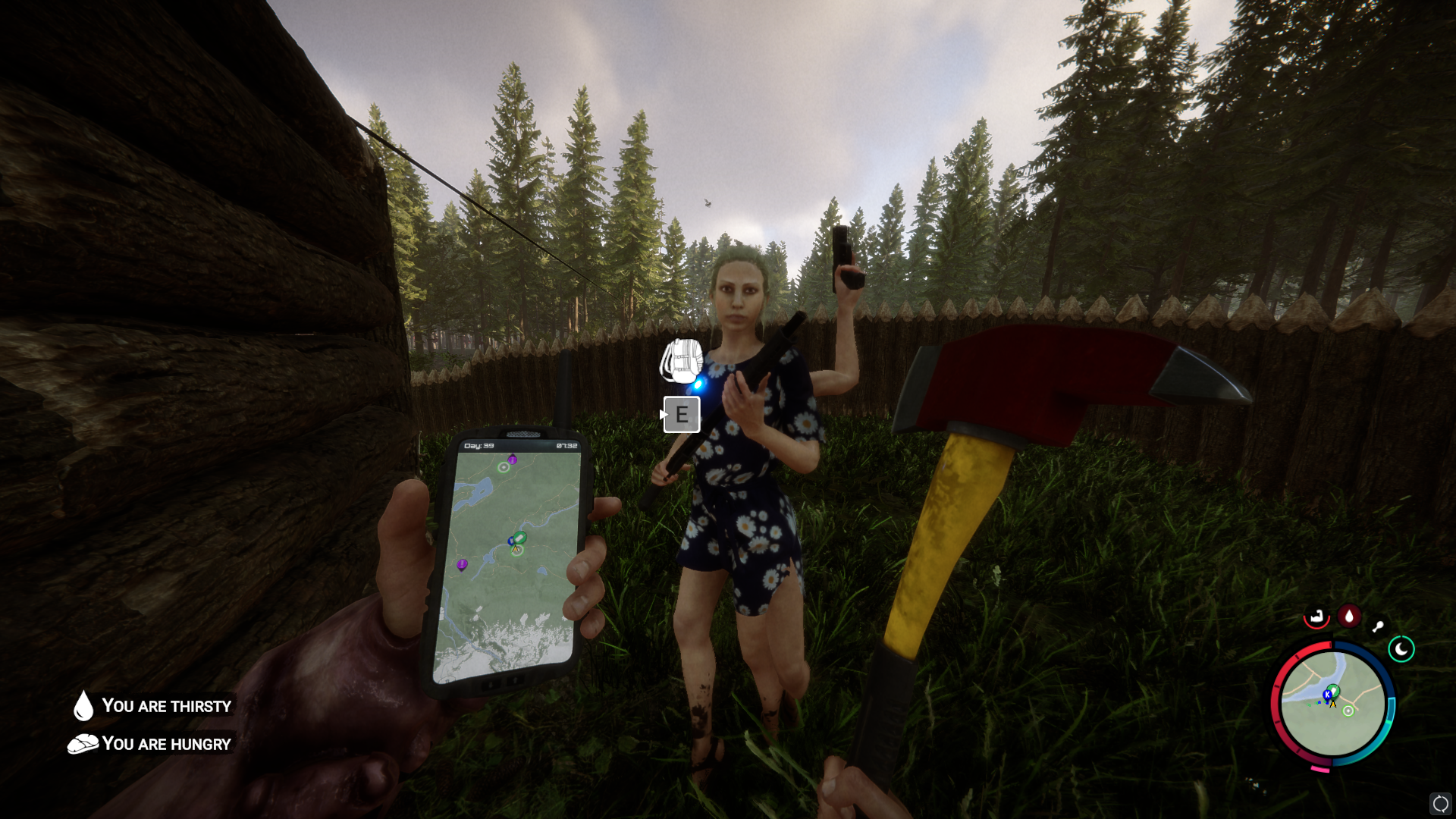Click the circular autosave icon in bottom right corner
This screenshot has width=1456, height=819.
click(x=1441, y=805)
